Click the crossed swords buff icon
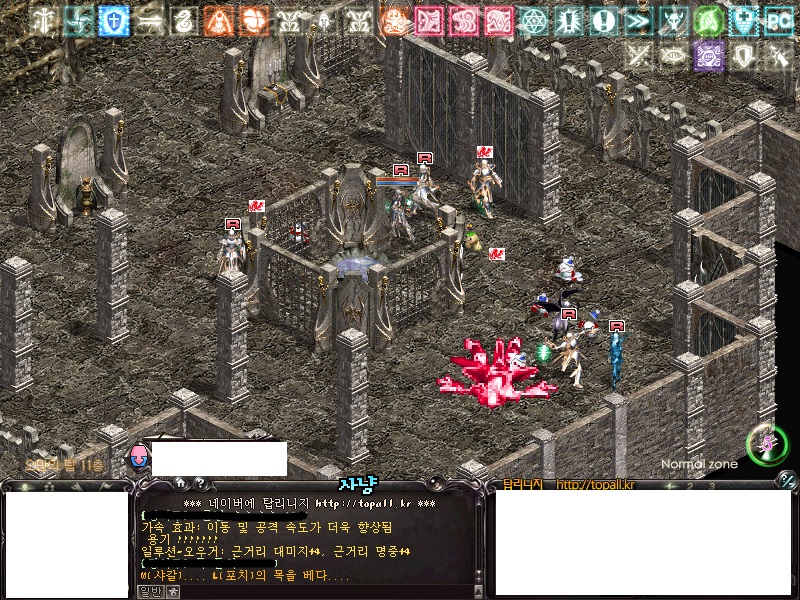 [638, 56]
